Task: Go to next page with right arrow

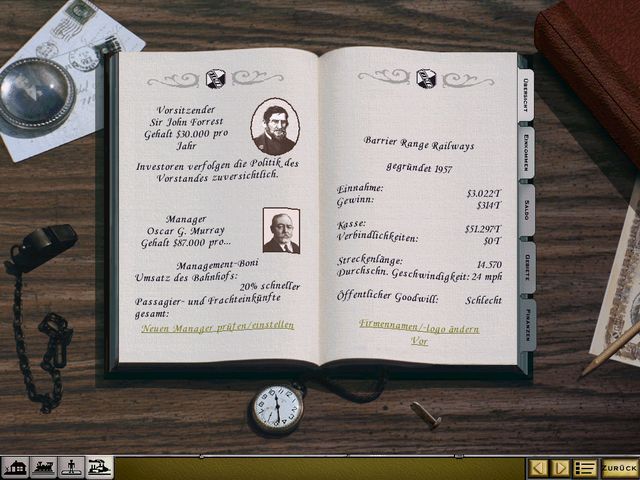Action: click(561, 467)
